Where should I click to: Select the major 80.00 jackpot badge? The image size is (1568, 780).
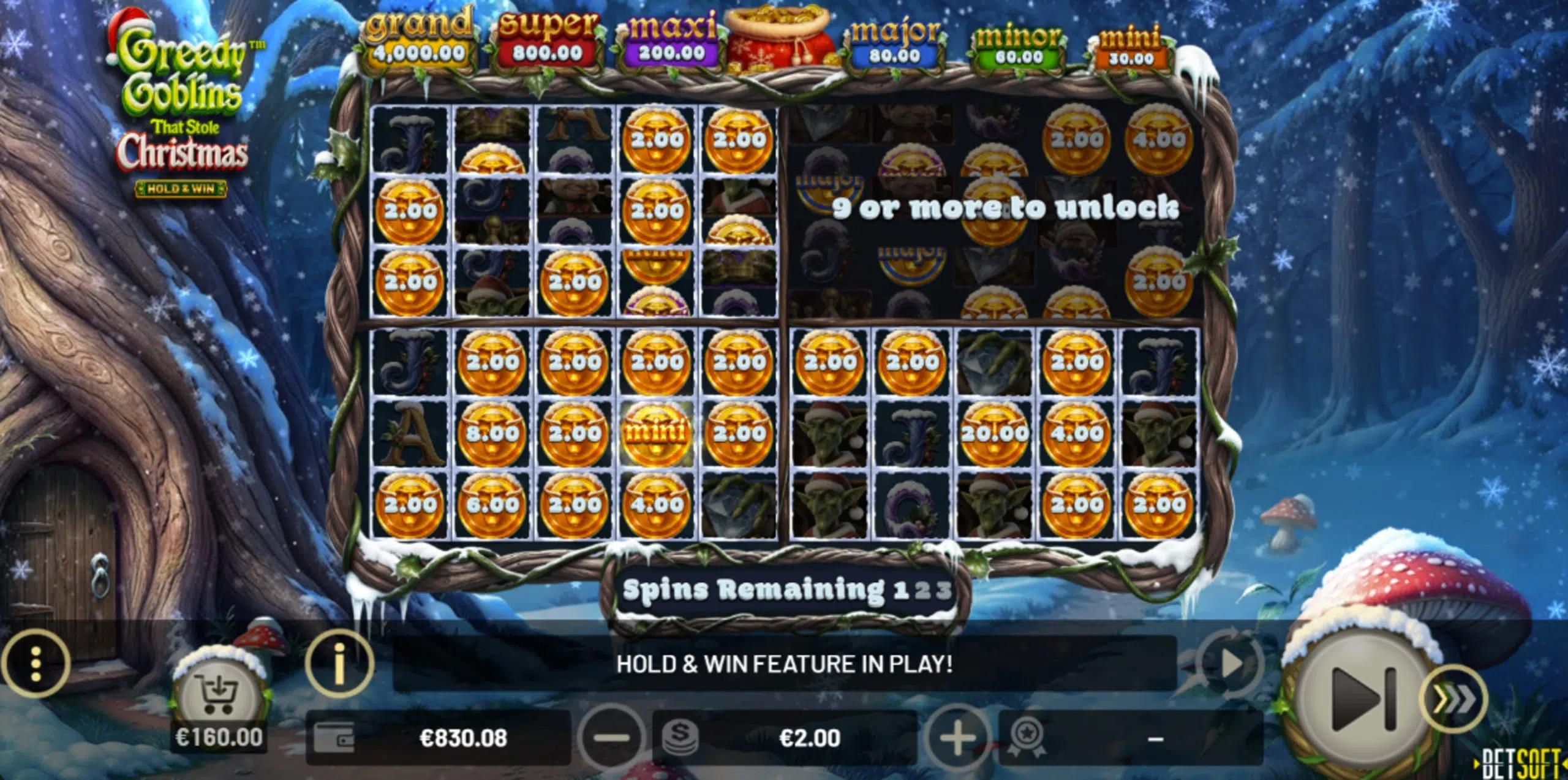point(898,41)
